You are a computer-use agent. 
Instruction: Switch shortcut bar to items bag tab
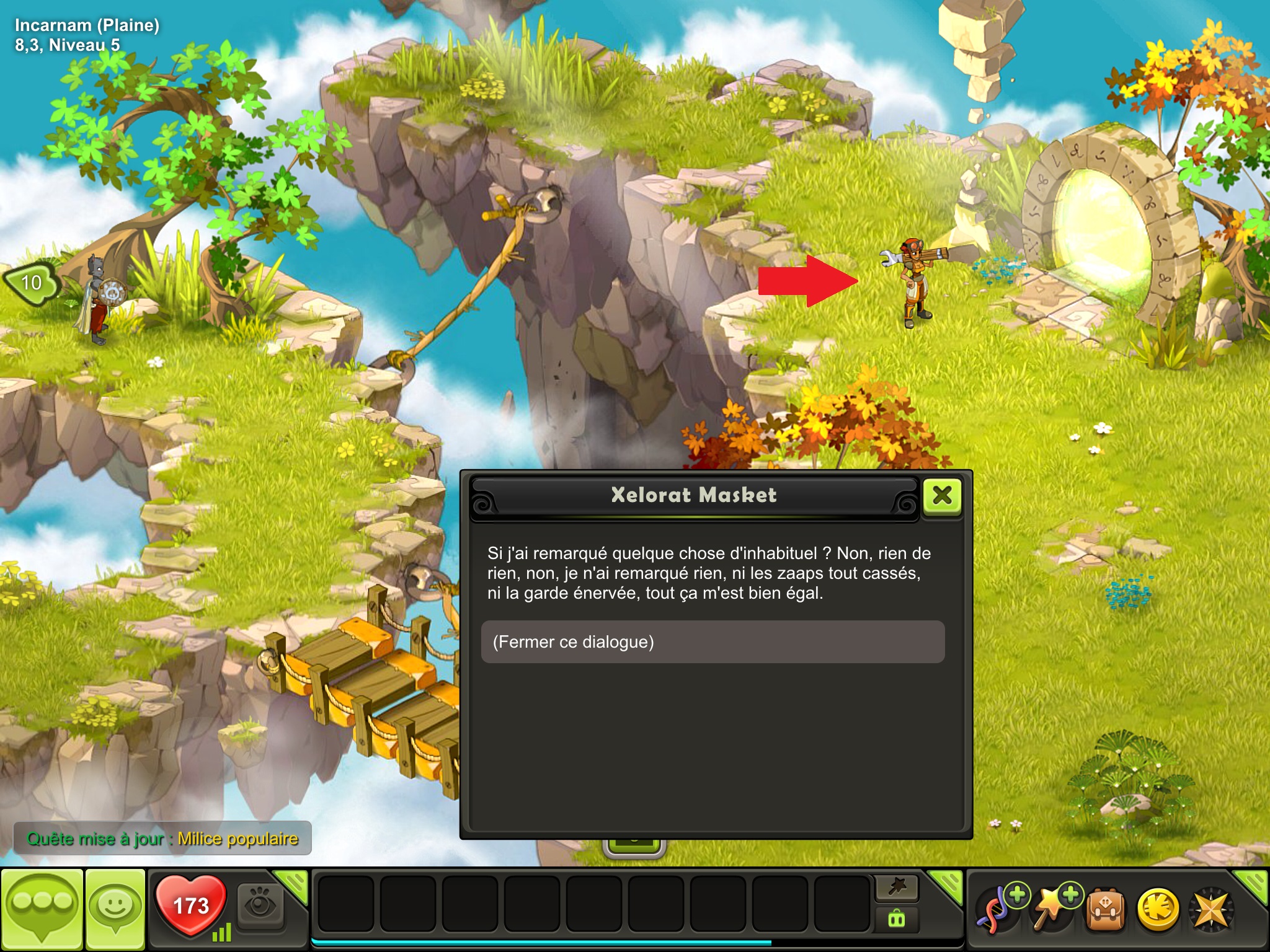tap(897, 919)
